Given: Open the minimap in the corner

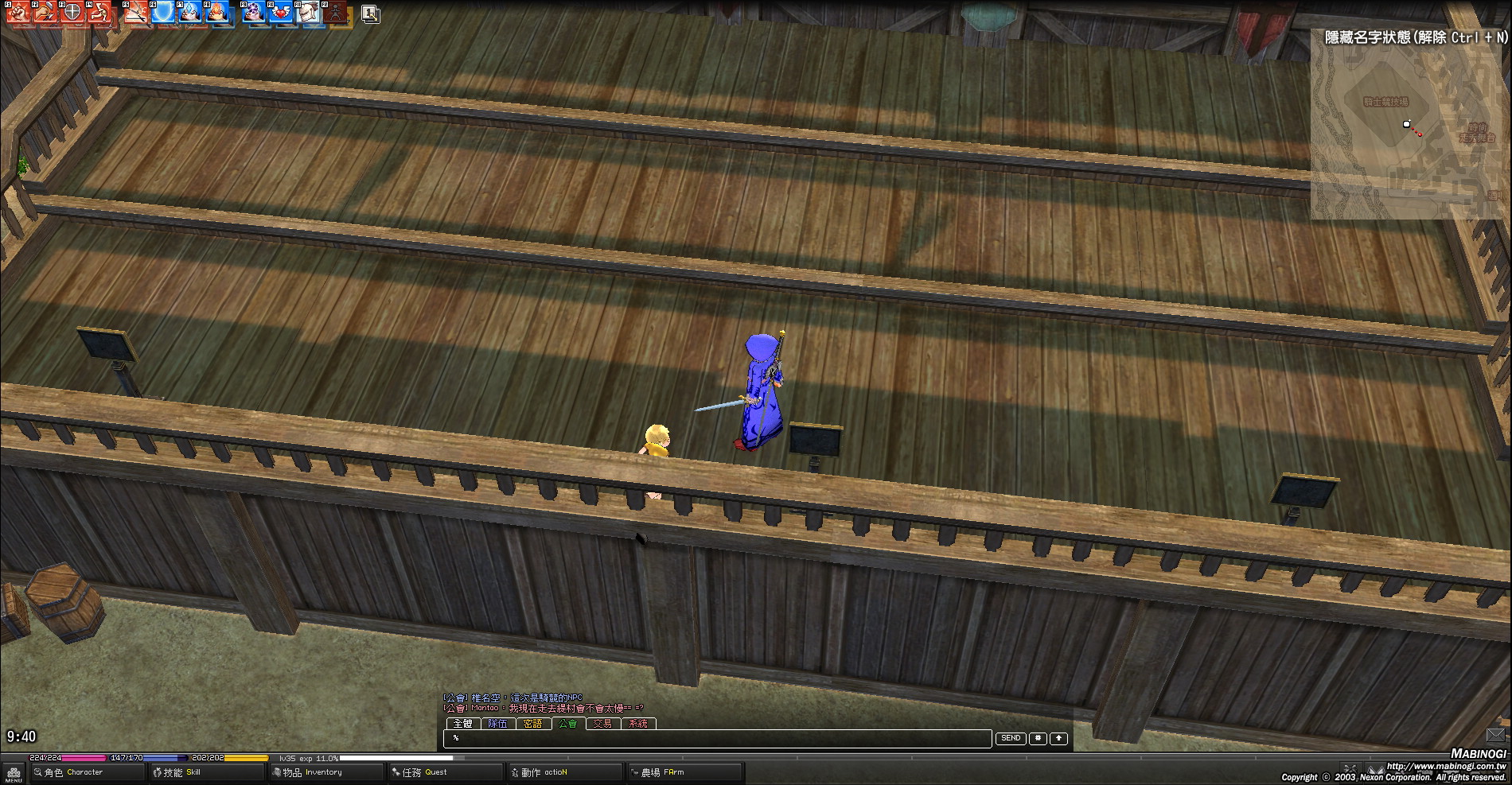Looking at the screenshot, I should [1407, 127].
